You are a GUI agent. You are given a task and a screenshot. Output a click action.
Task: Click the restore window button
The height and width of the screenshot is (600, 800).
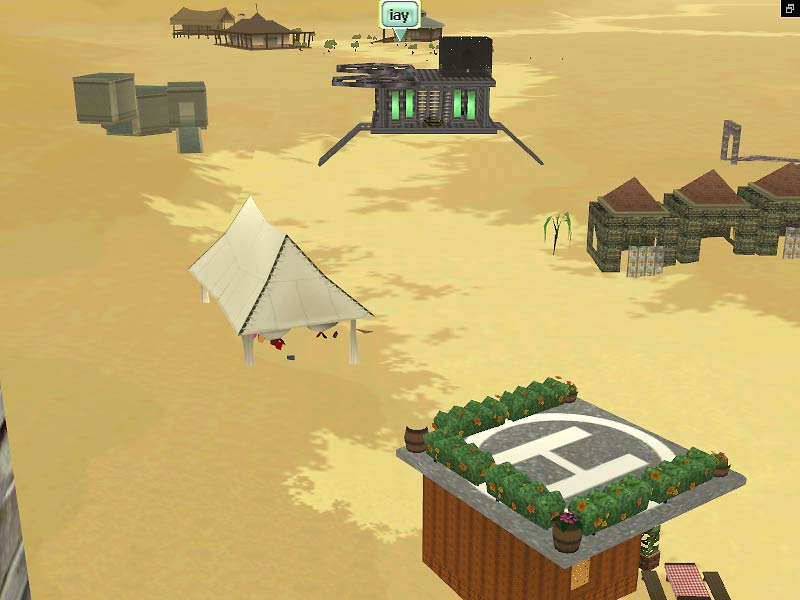tap(789, 9)
